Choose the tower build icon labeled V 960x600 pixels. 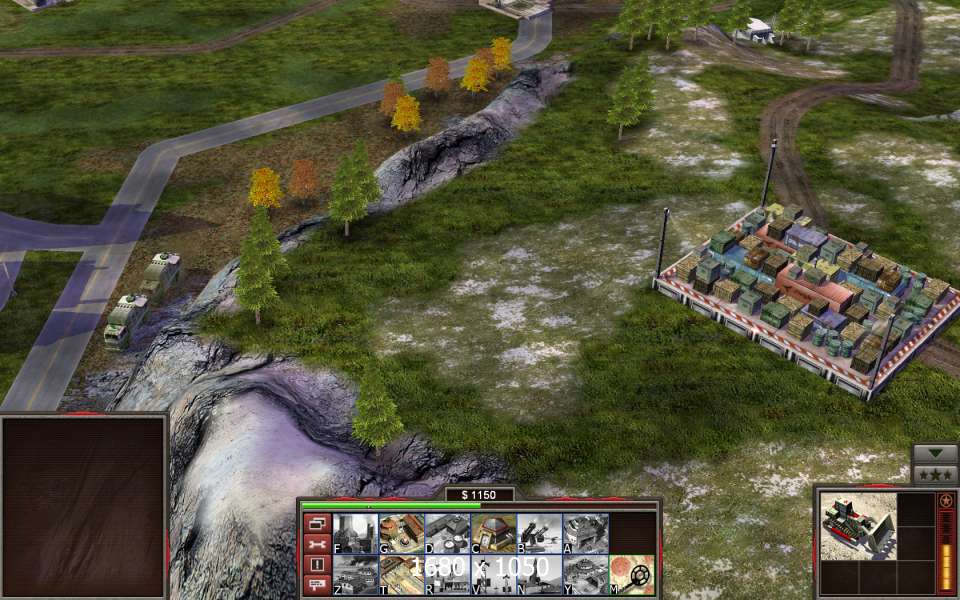point(493,575)
